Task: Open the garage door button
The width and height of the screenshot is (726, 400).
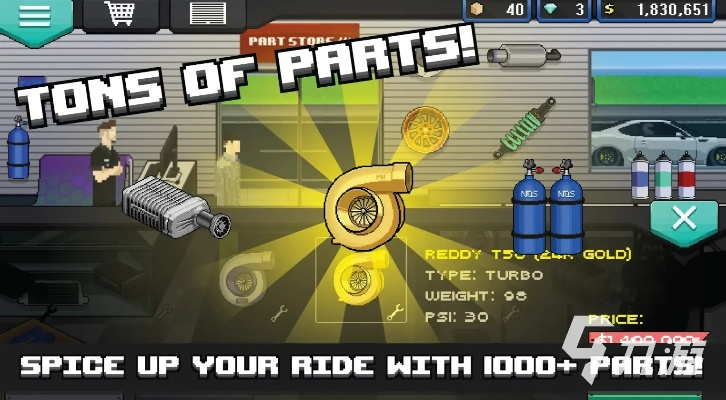Action: [206, 14]
